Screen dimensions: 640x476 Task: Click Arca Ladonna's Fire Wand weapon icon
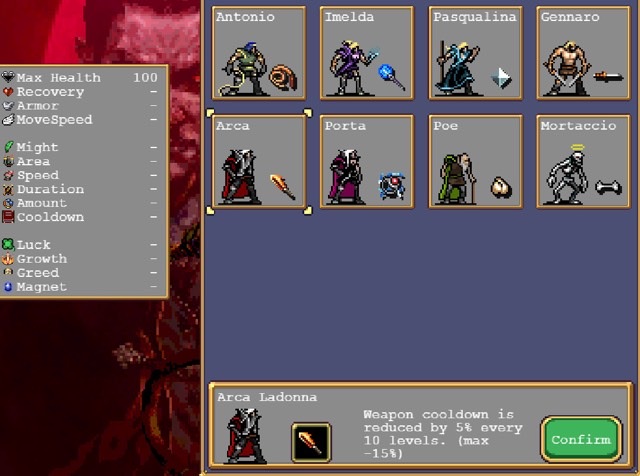(311, 441)
